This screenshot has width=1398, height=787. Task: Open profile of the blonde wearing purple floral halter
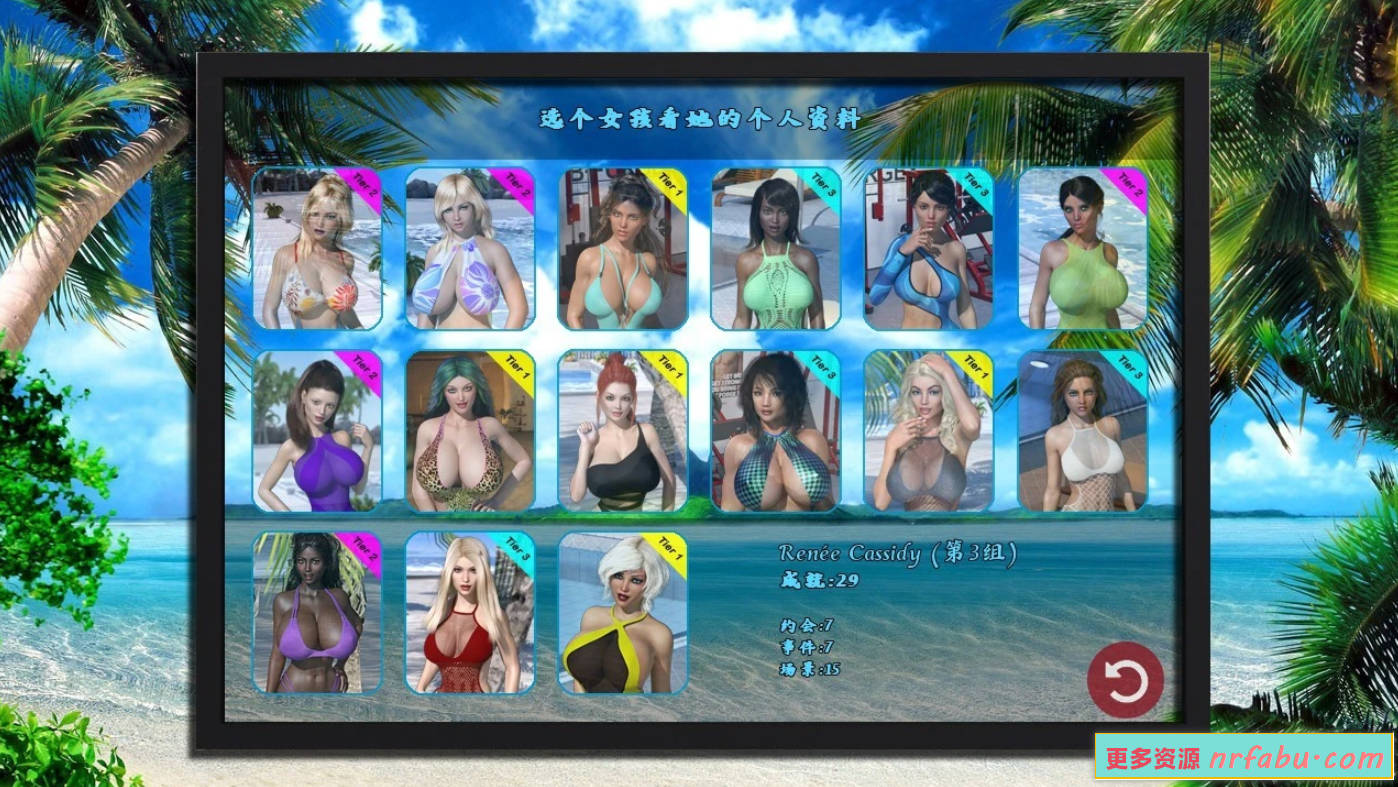click(x=470, y=250)
